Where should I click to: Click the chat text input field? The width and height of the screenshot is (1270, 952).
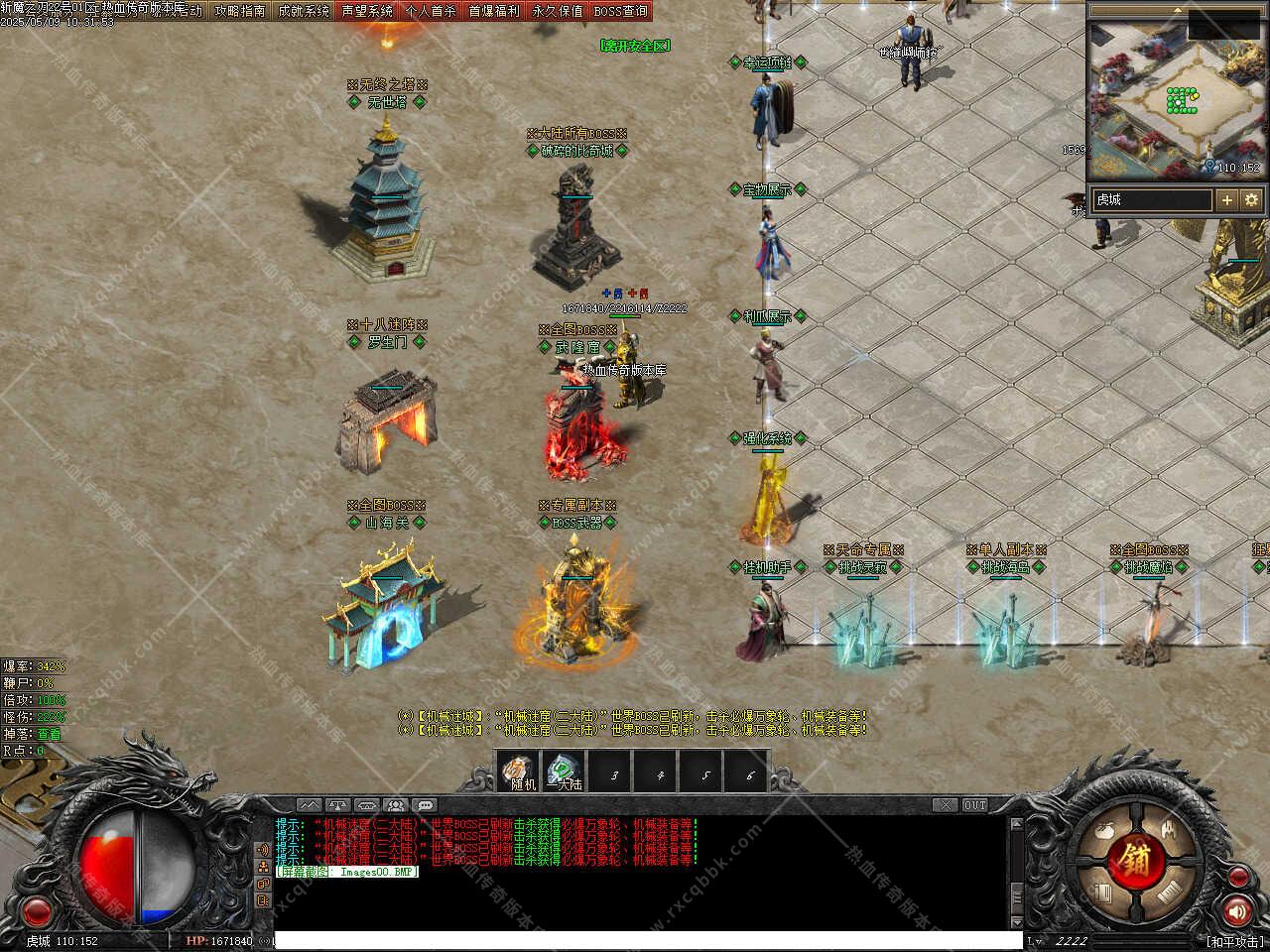[645, 940]
